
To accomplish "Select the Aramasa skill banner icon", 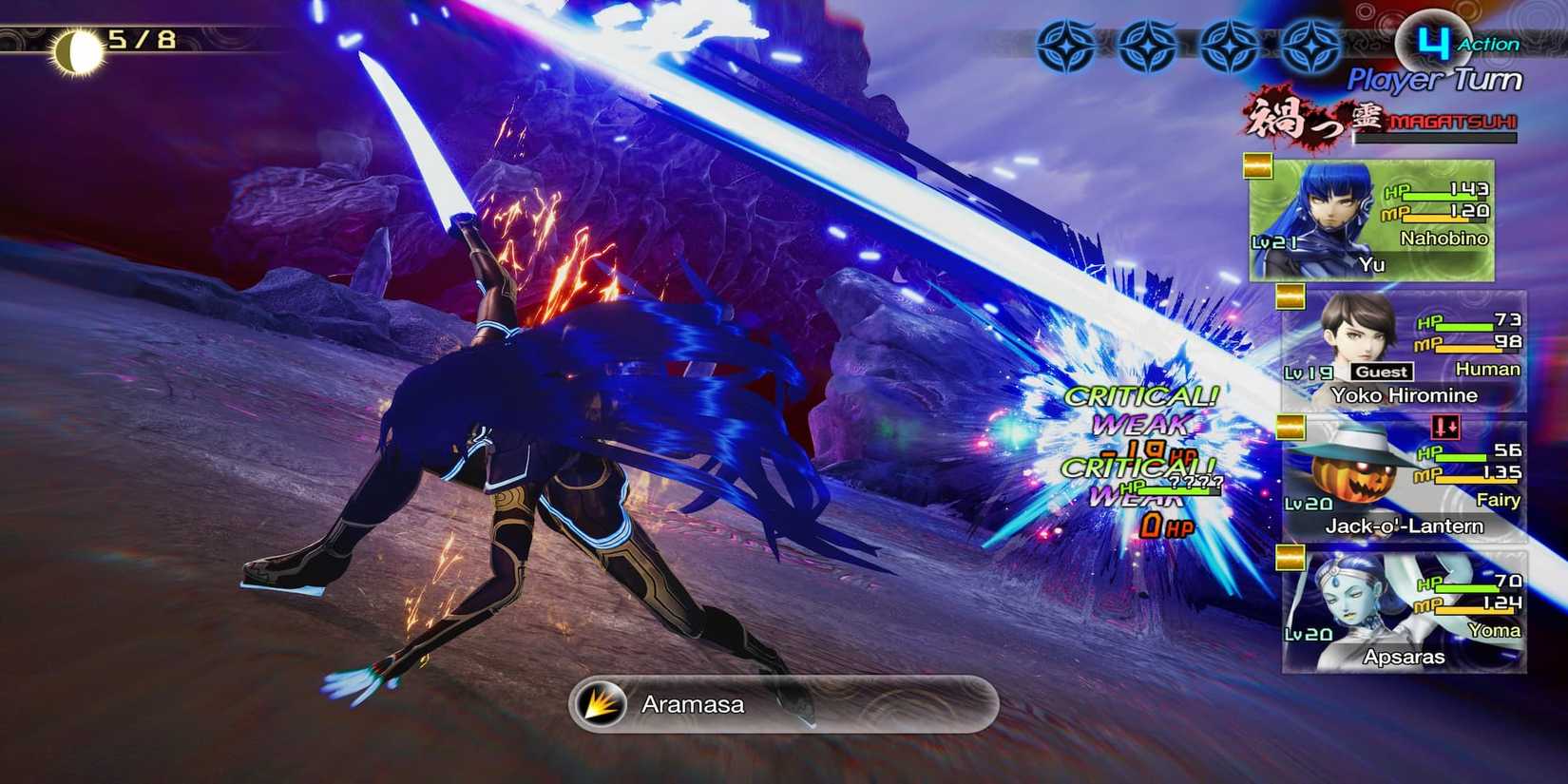I will pyautogui.click(x=598, y=703).
